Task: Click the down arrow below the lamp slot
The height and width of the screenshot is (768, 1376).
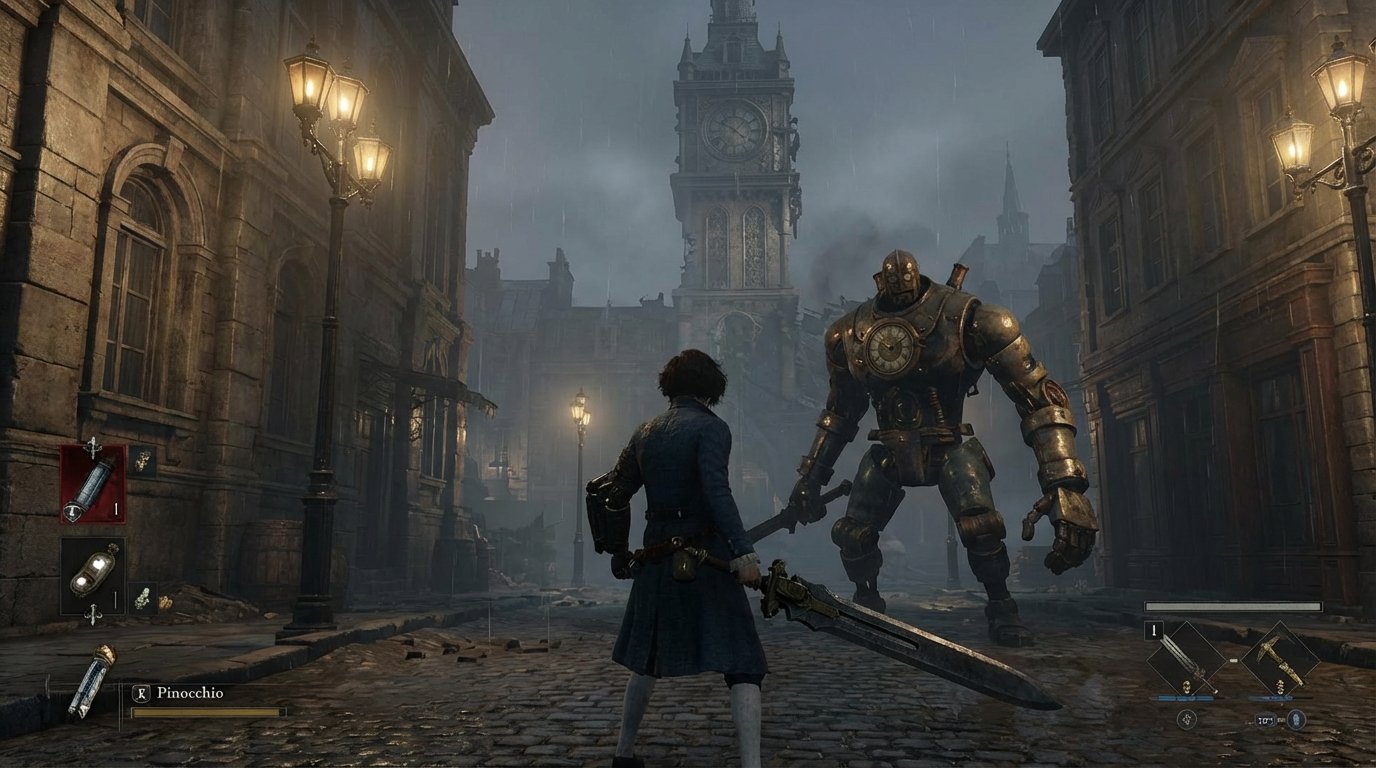Action: click(92, 616)
